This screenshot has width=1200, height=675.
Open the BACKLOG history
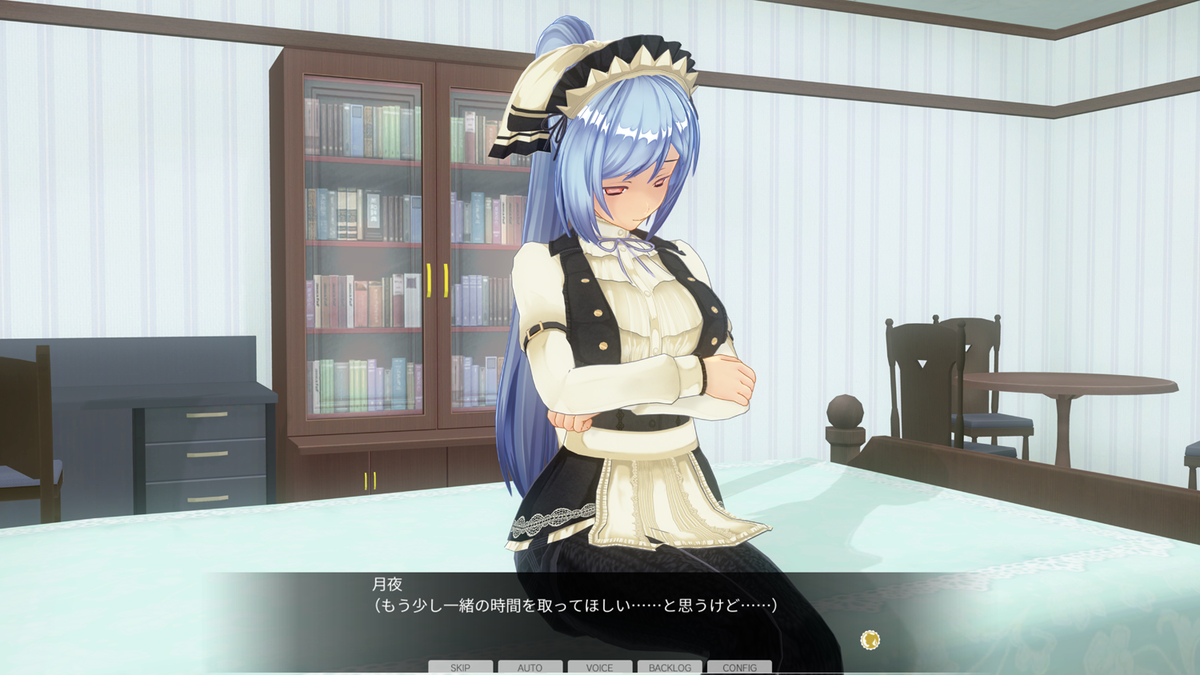pos(669,667)
